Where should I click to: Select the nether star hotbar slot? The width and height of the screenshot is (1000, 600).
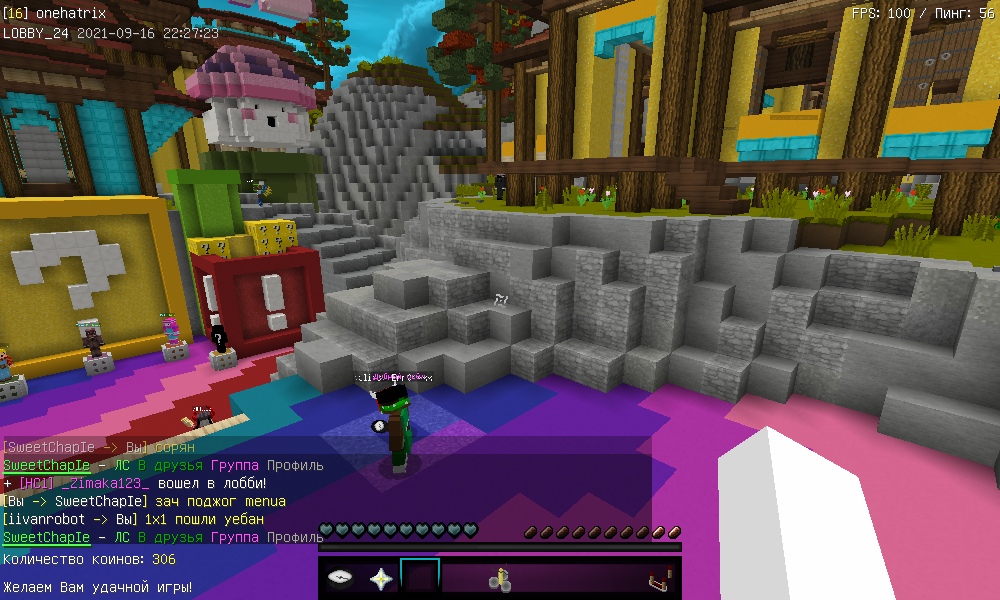coord(380,578)
